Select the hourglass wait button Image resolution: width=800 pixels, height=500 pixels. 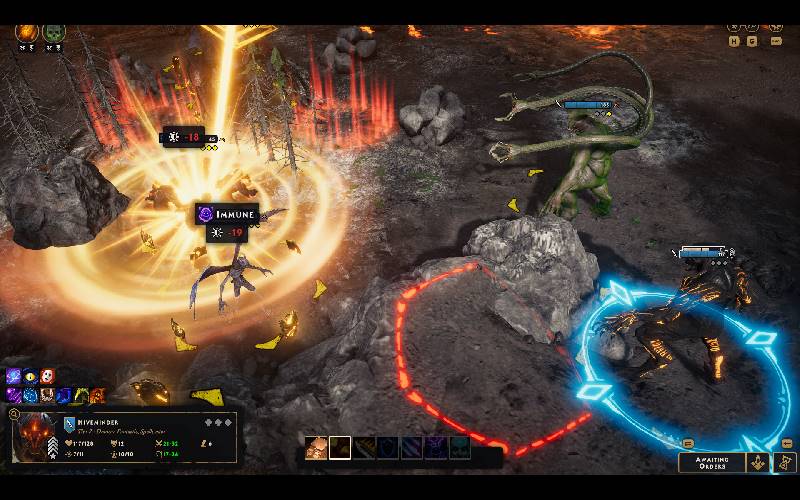(785, 462)
